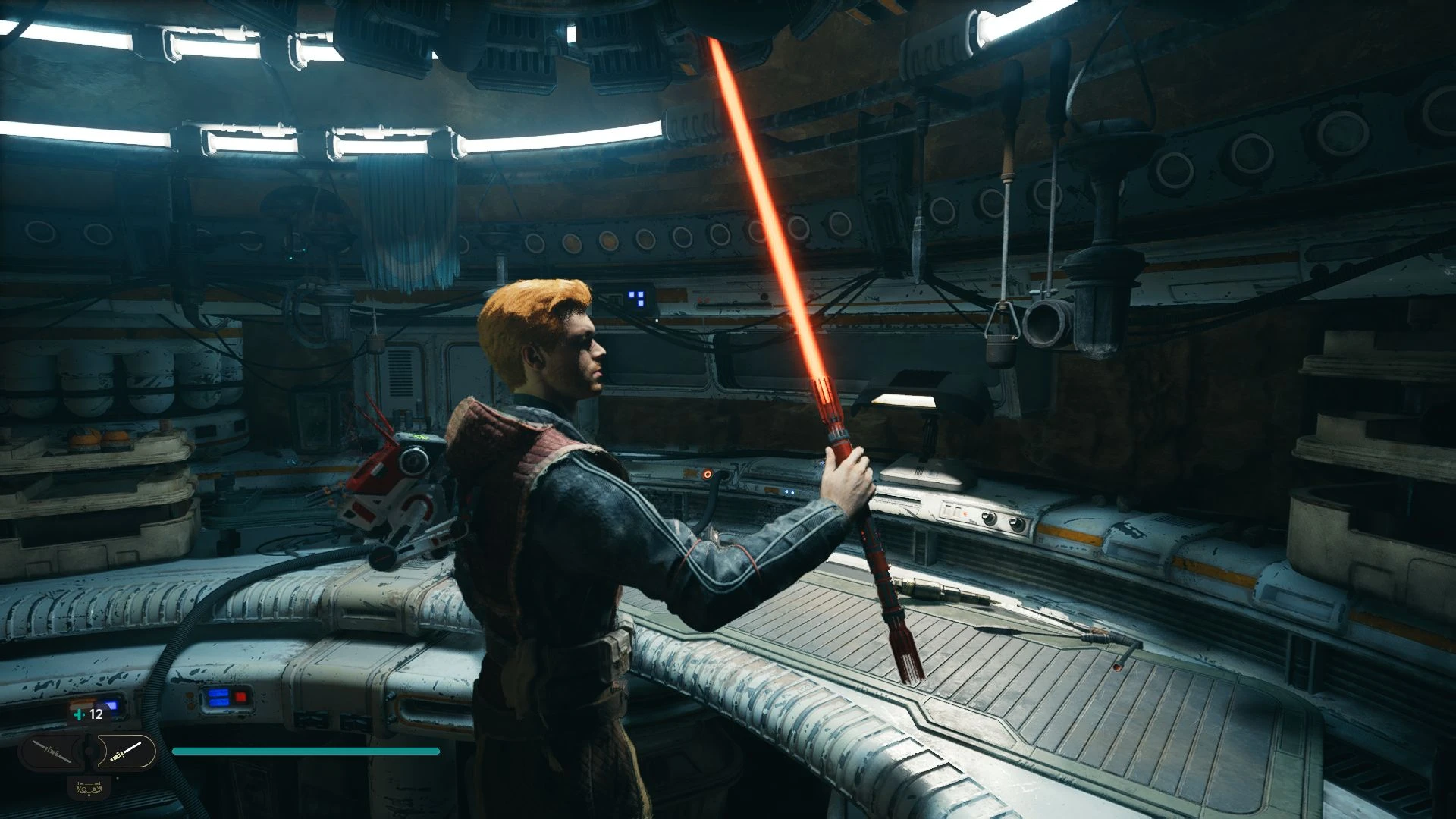Click the stim counter showing 12
This screenshot has width=1456, height=819.
96,714
